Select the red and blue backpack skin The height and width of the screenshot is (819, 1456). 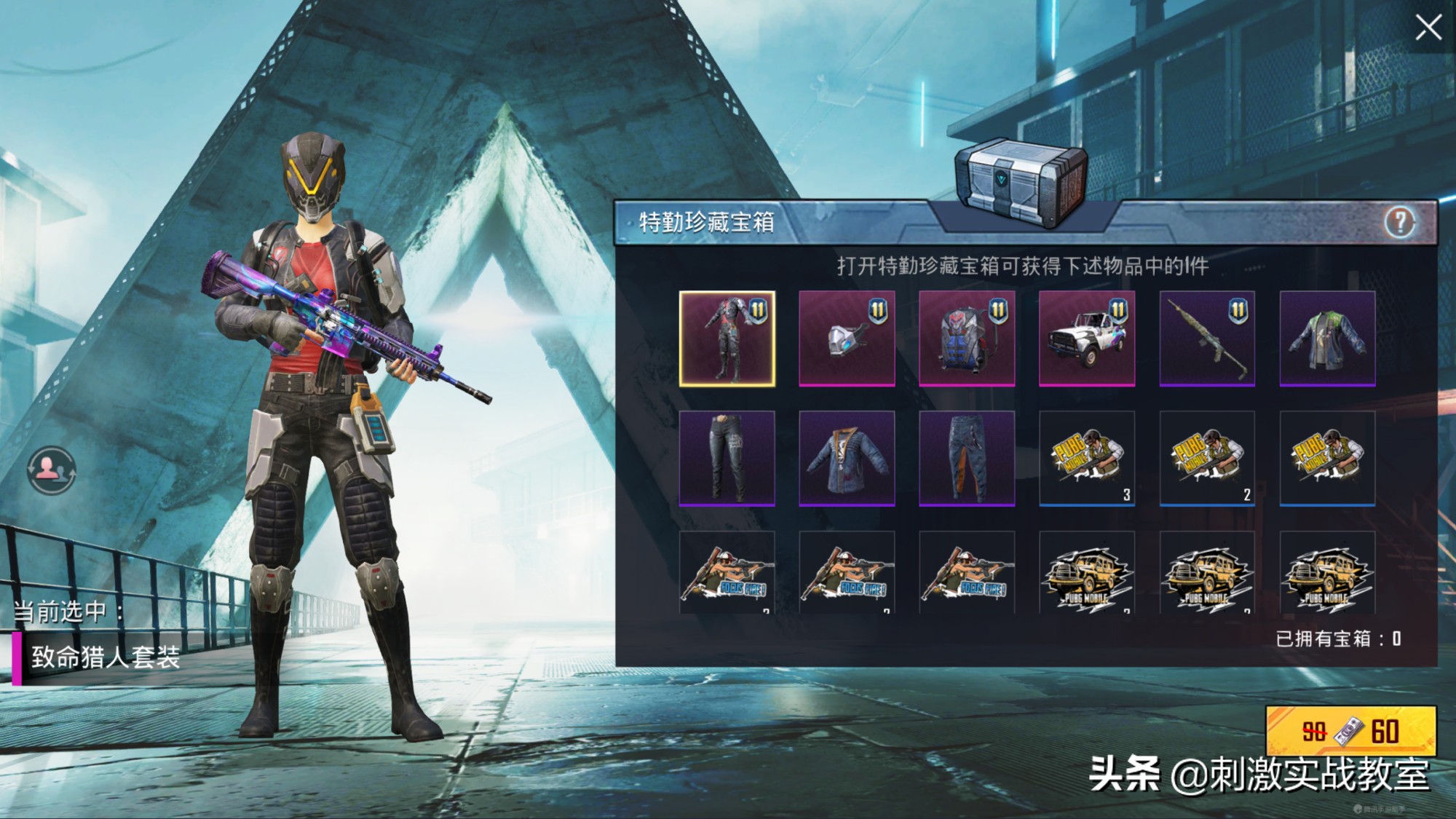(x=967, y=339)
